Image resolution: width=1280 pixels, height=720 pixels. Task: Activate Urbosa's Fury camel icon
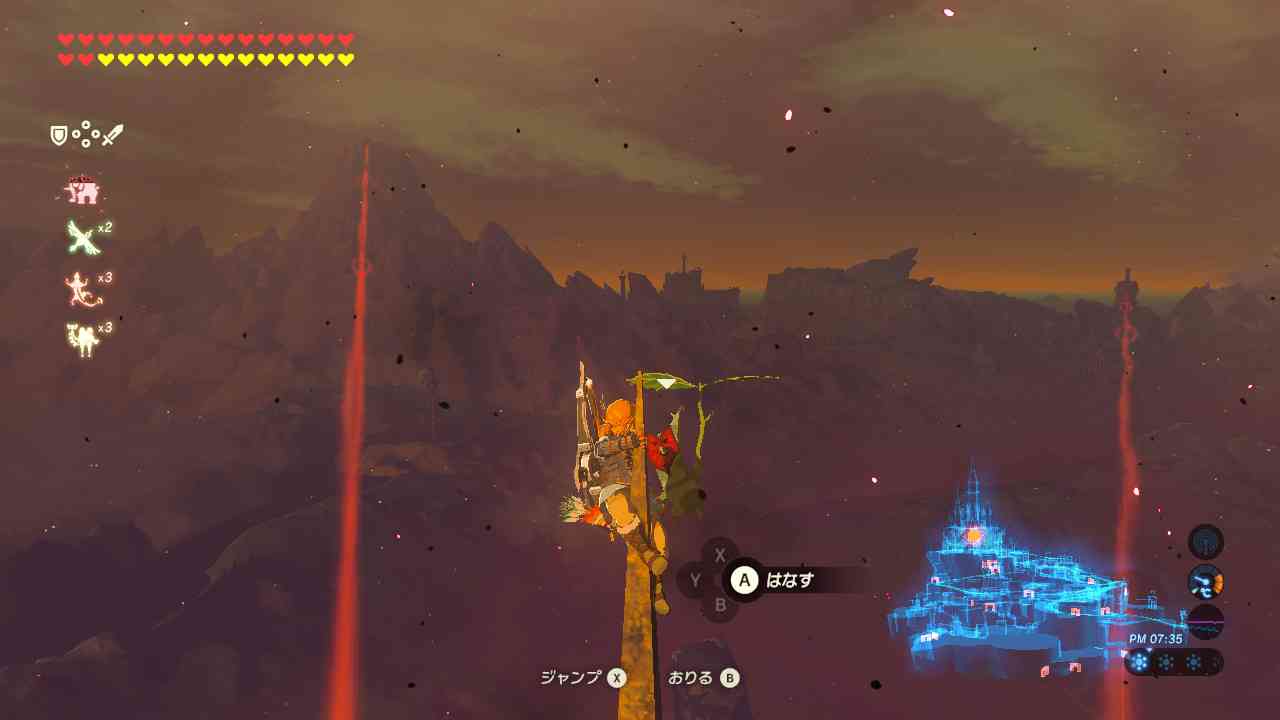pyautogui.click(x=81, y=340)
